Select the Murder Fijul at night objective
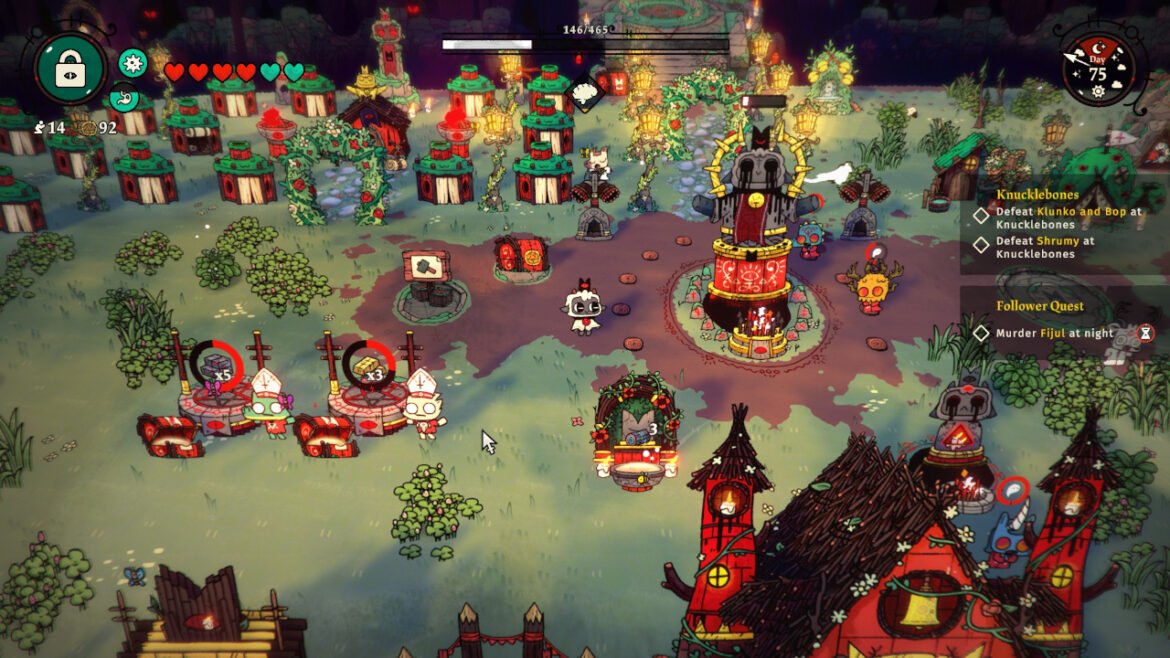 (x=1054, y=333)
